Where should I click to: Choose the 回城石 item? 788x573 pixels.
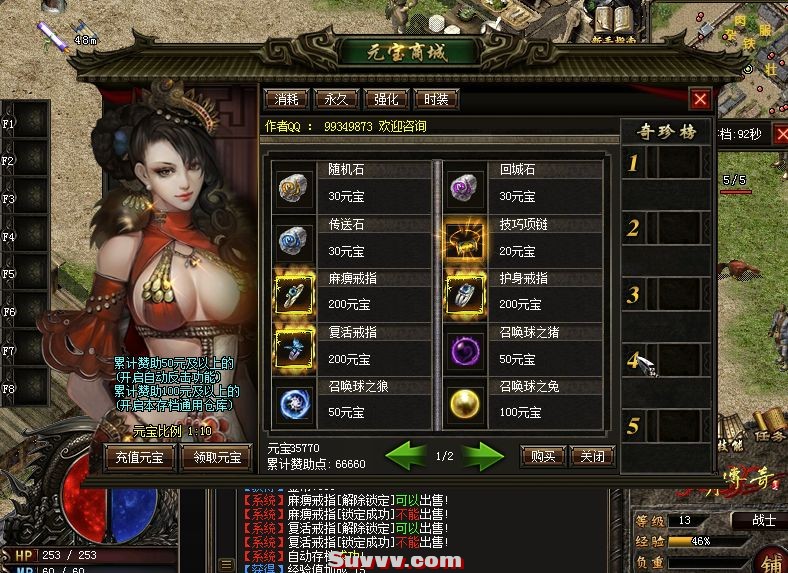[x=465, y=186]
